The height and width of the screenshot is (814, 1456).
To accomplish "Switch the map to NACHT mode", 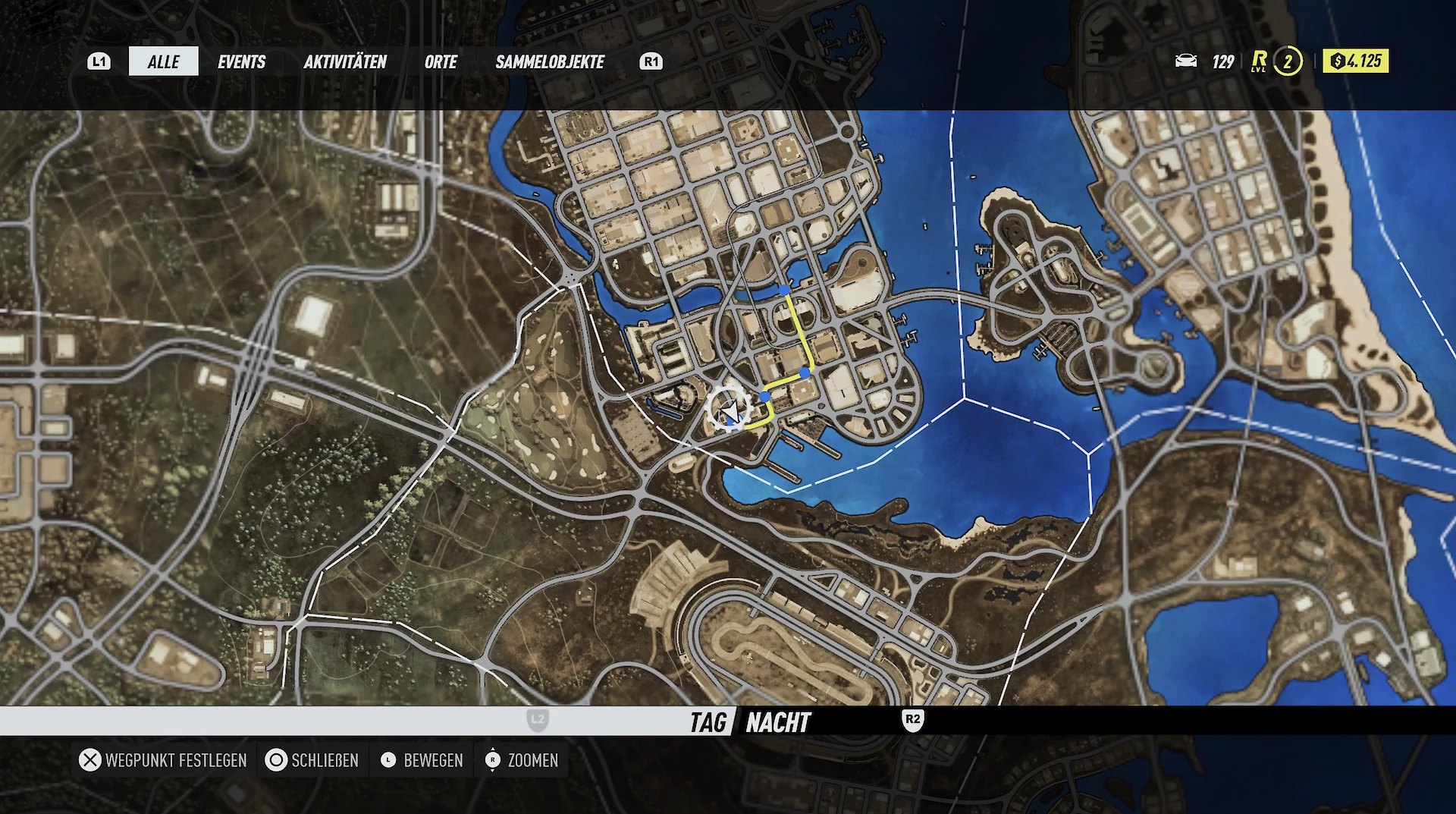I will [x=778, y=722].
